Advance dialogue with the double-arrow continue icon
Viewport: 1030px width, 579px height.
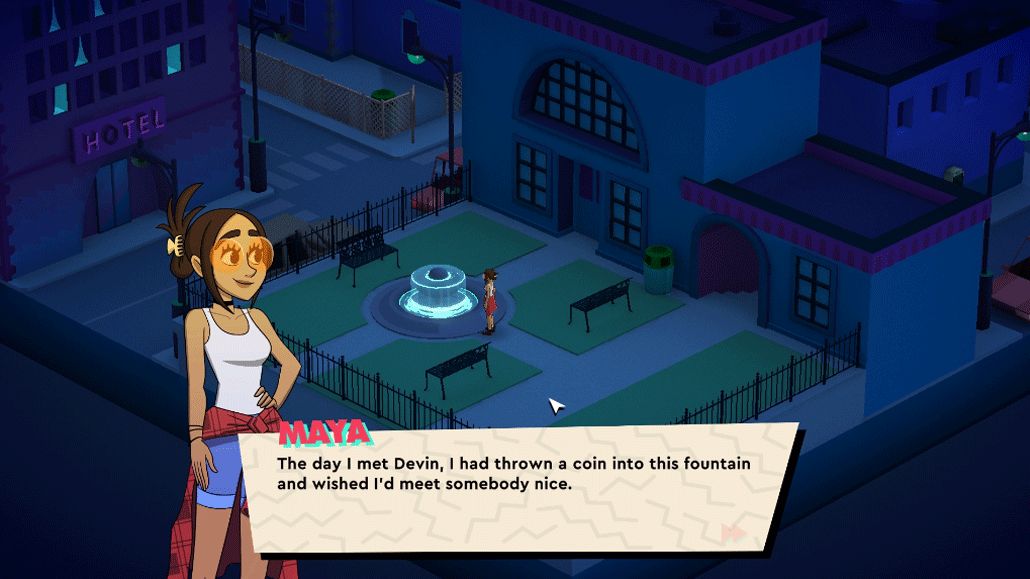[x=733, y=533]
